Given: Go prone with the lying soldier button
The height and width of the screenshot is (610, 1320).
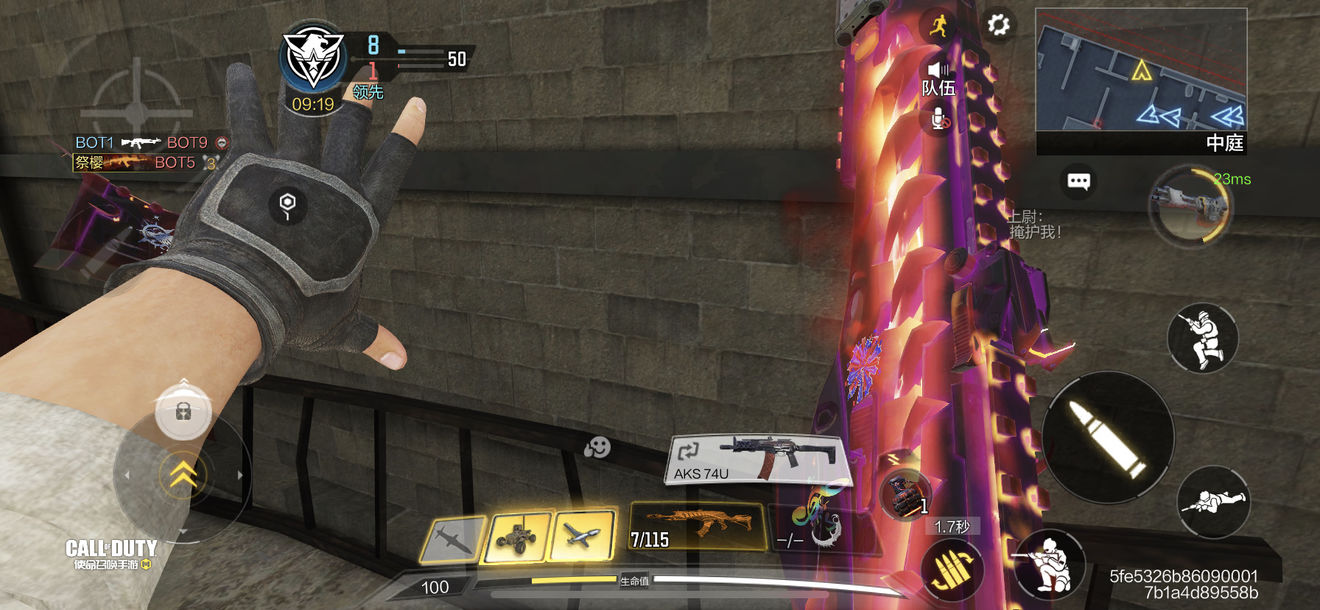Looking at the screenshot, I should [x=1213, y=501].
